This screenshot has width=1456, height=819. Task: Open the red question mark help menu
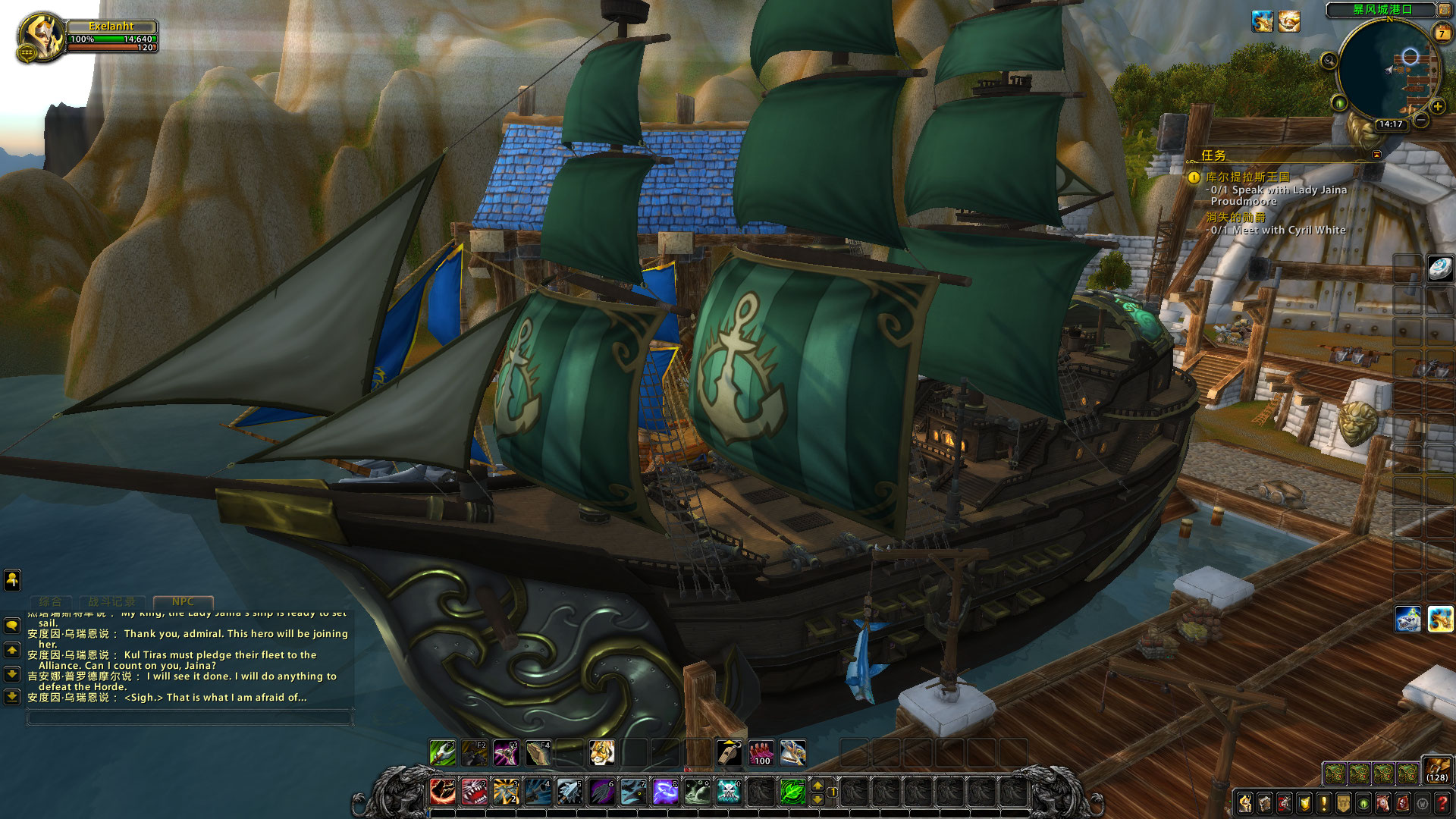(1442, 802)
